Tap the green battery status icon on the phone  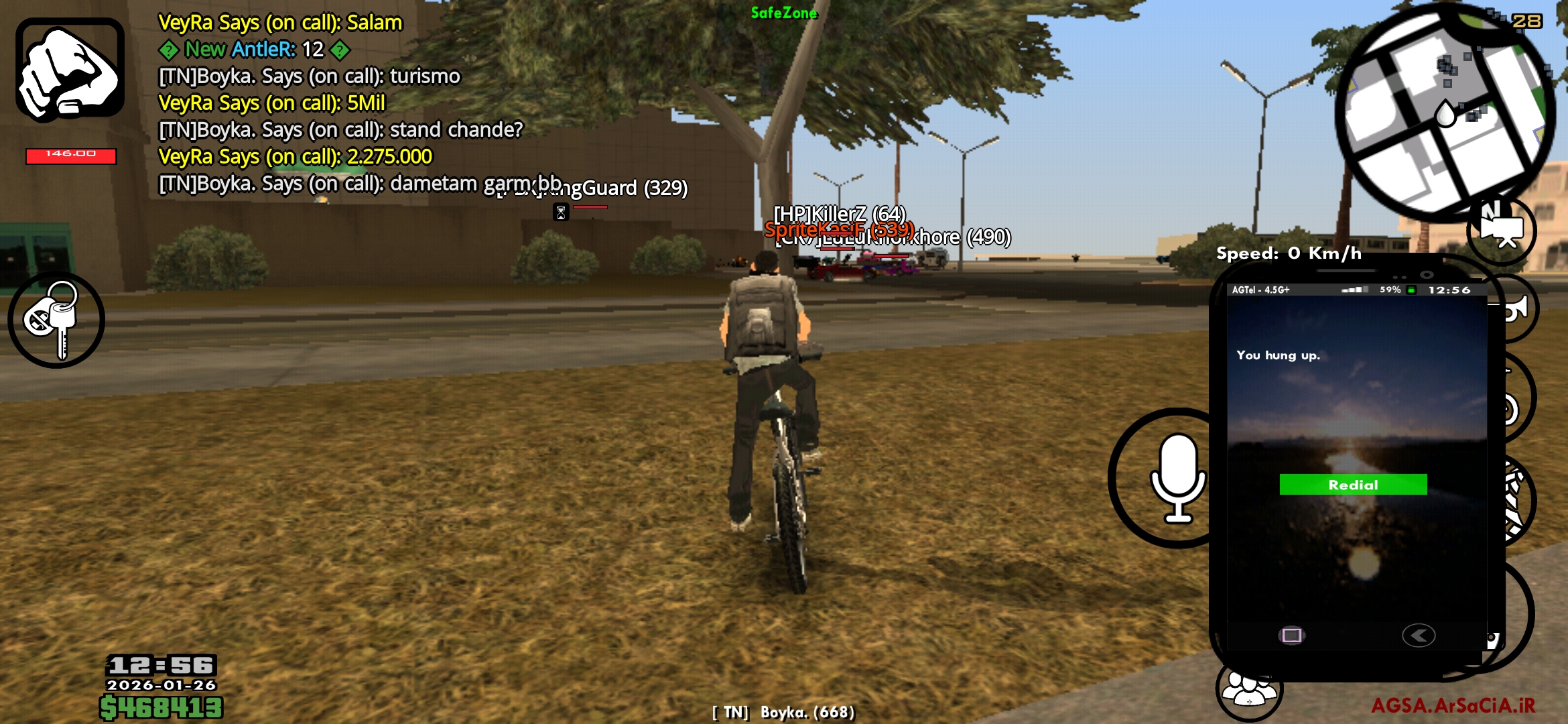(x=1411, y=290)
